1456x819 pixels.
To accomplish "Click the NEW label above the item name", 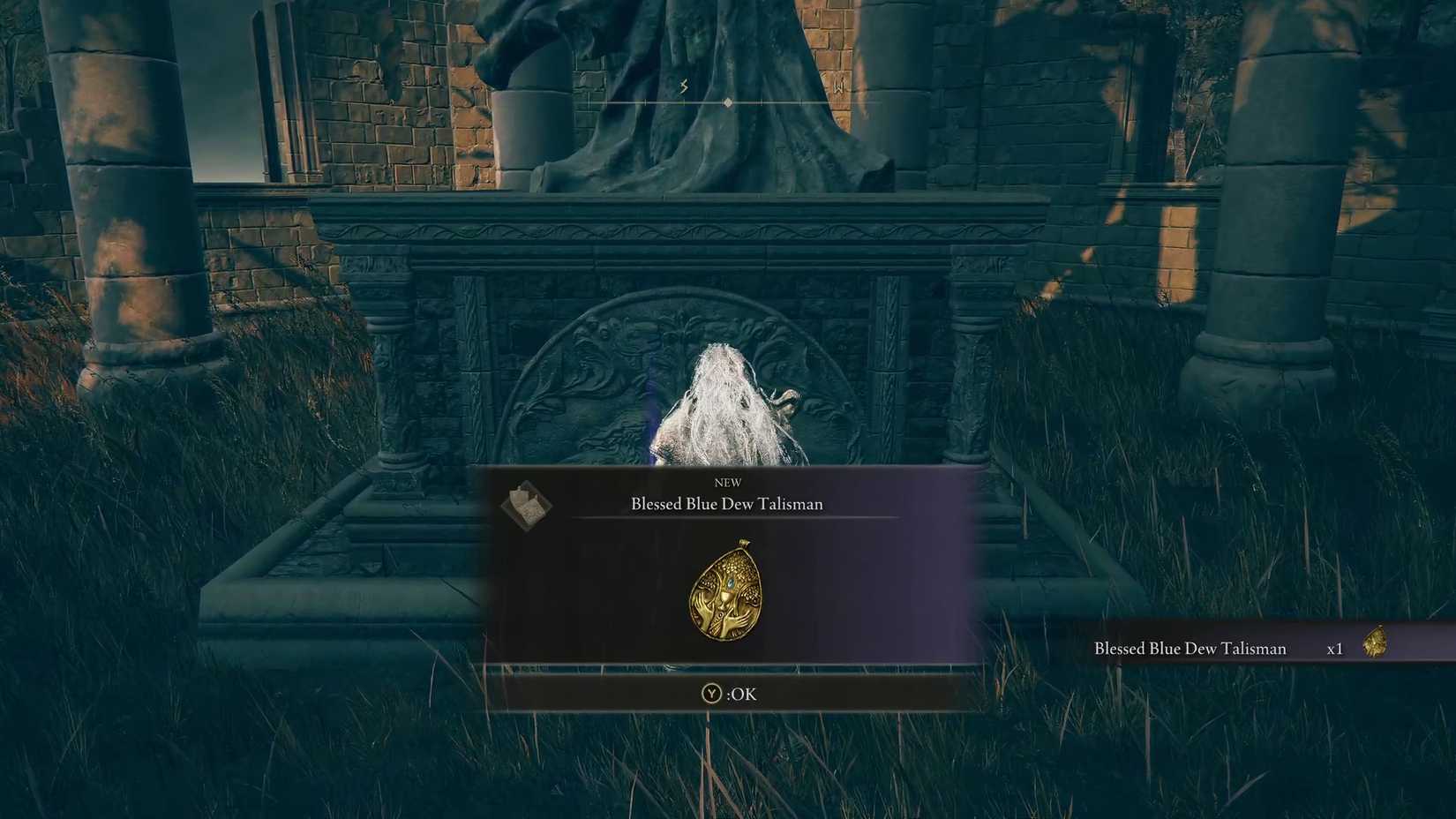I will [x=727, y=482].
